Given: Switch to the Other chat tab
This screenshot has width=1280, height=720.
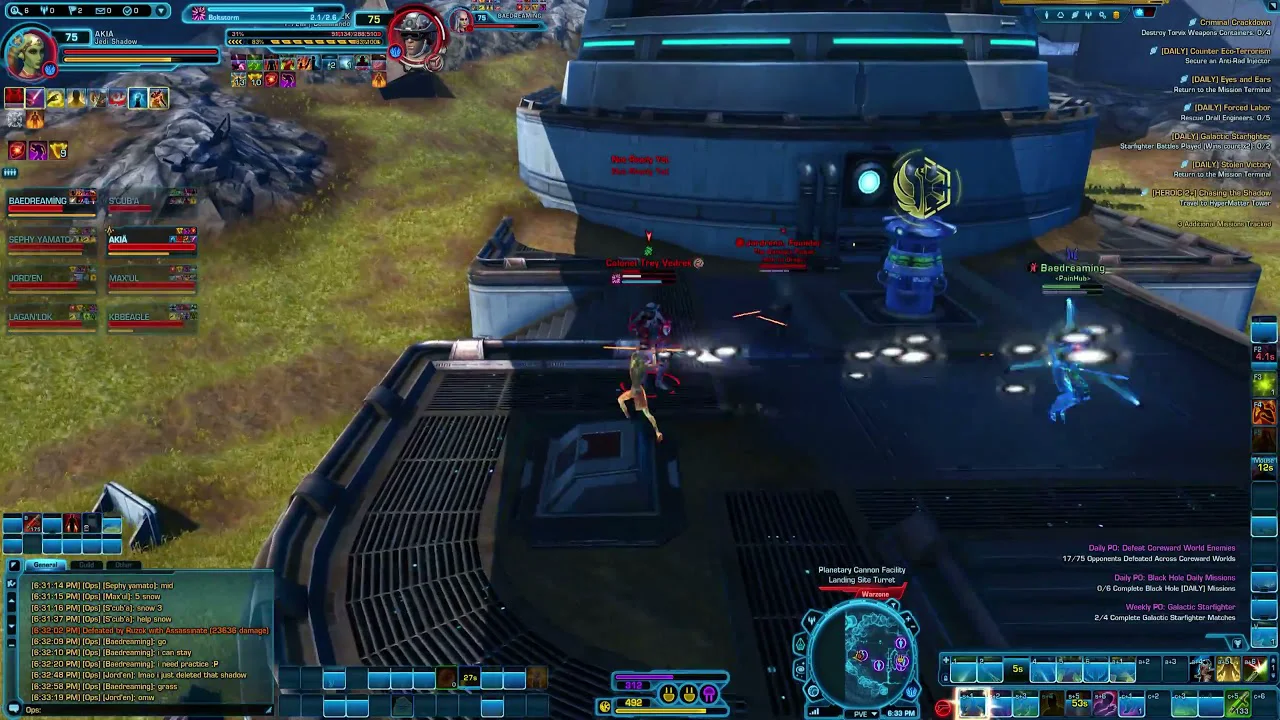Looking at the screenshot, I should pyautogui.click(x=124, y=565).
